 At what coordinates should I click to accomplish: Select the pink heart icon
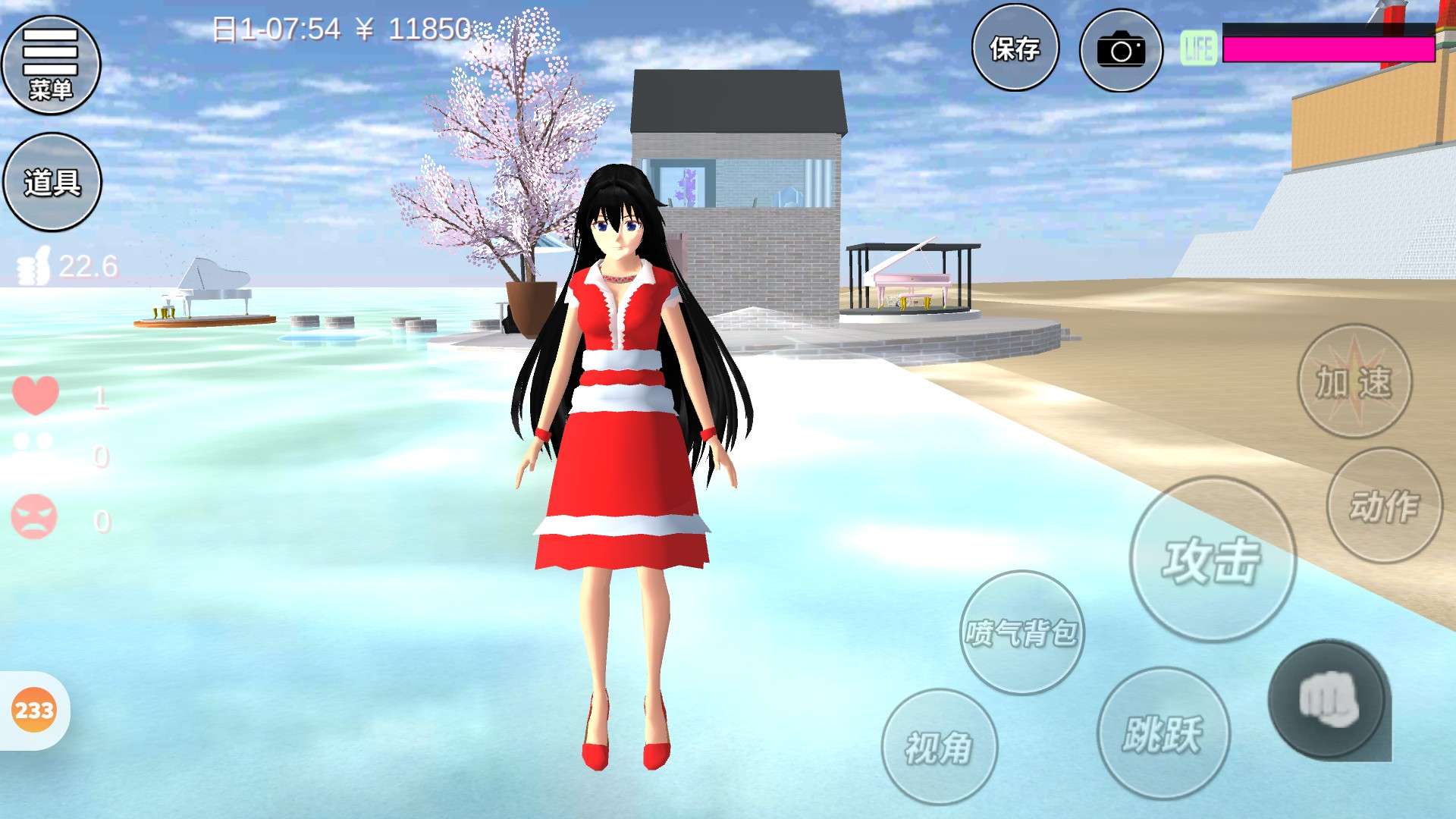click(36, 395)
